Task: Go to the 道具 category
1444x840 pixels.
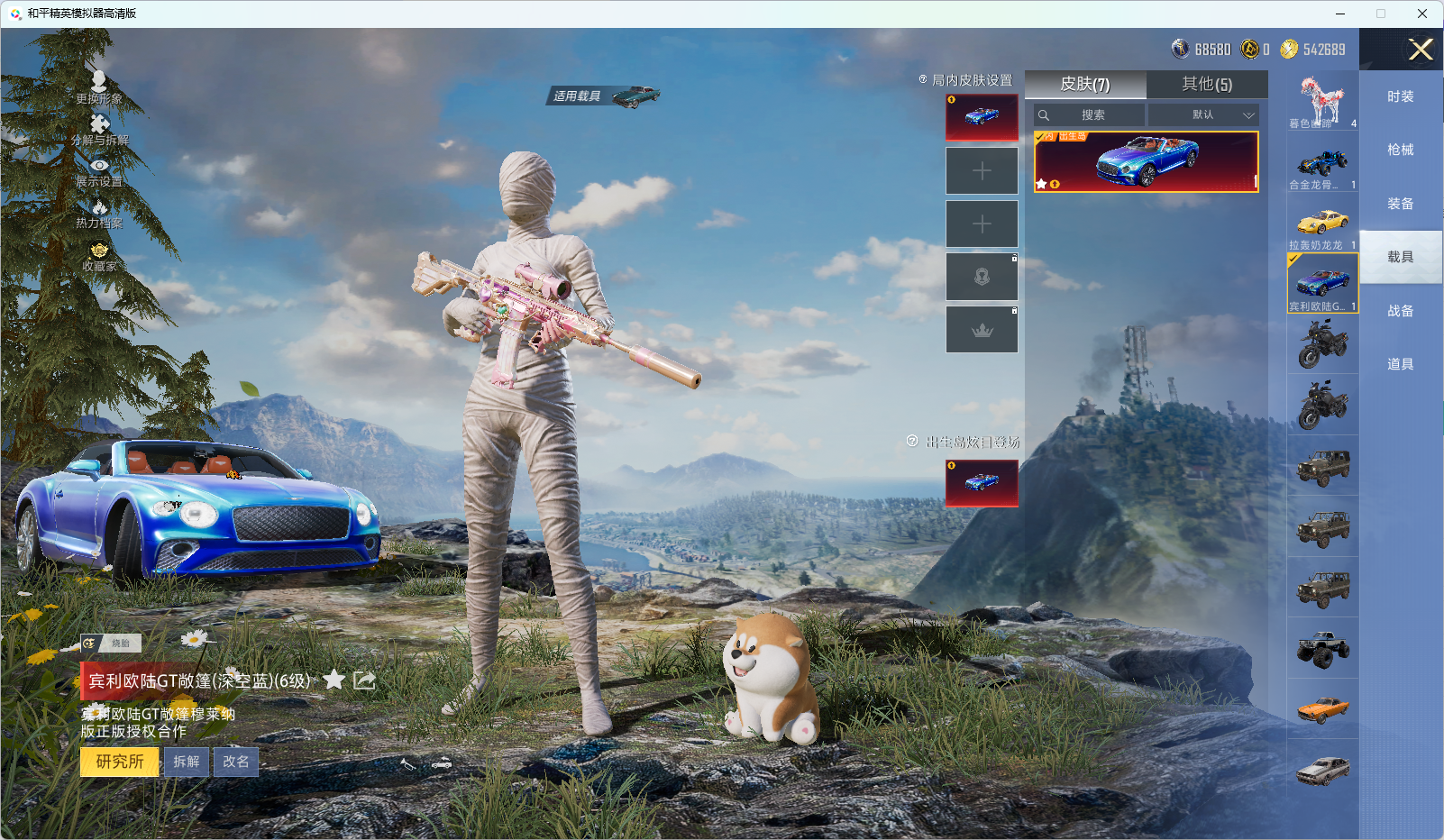Action: 1400,364
